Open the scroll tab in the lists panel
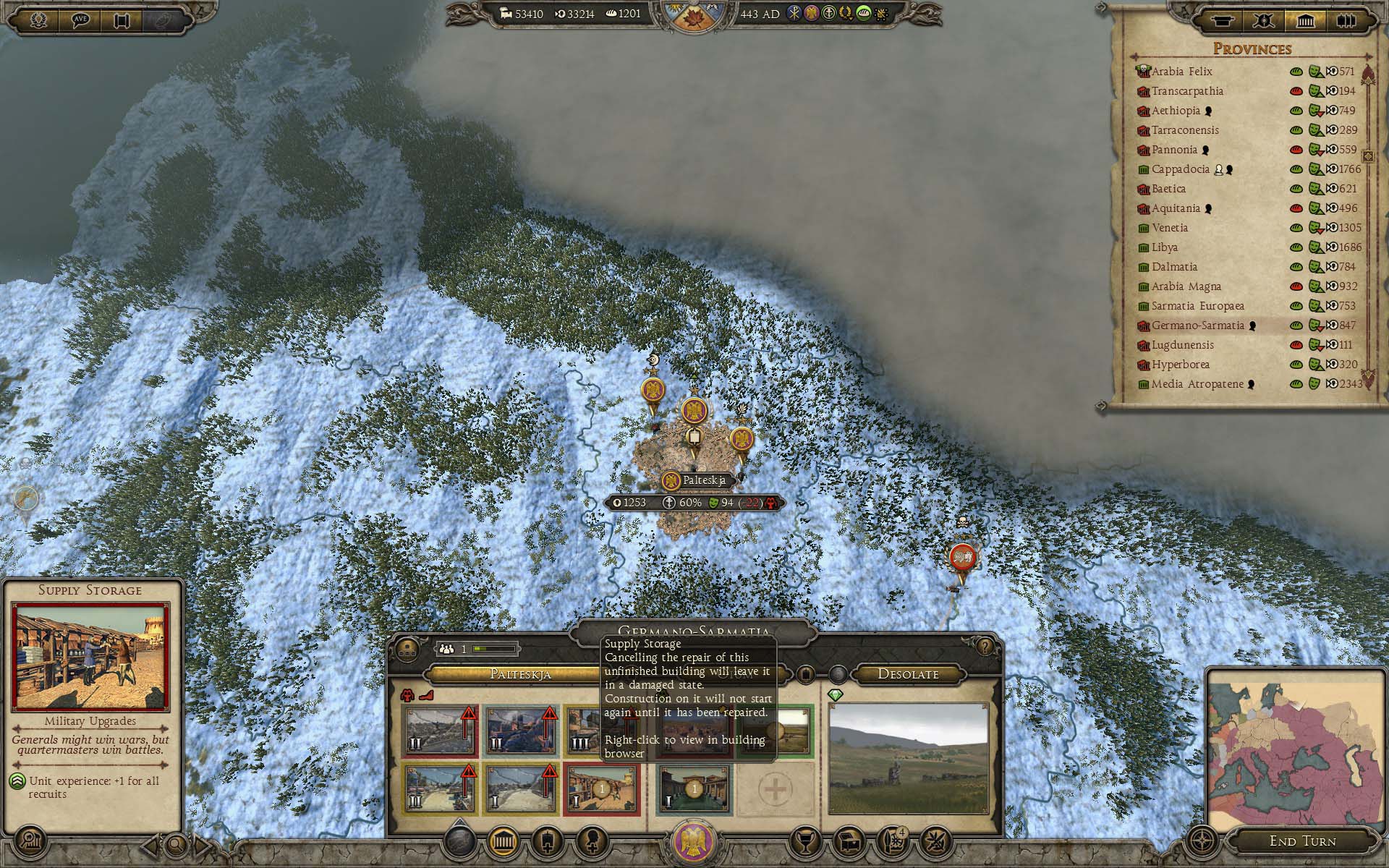The image size is (1389, 868). pos(1223,21)
